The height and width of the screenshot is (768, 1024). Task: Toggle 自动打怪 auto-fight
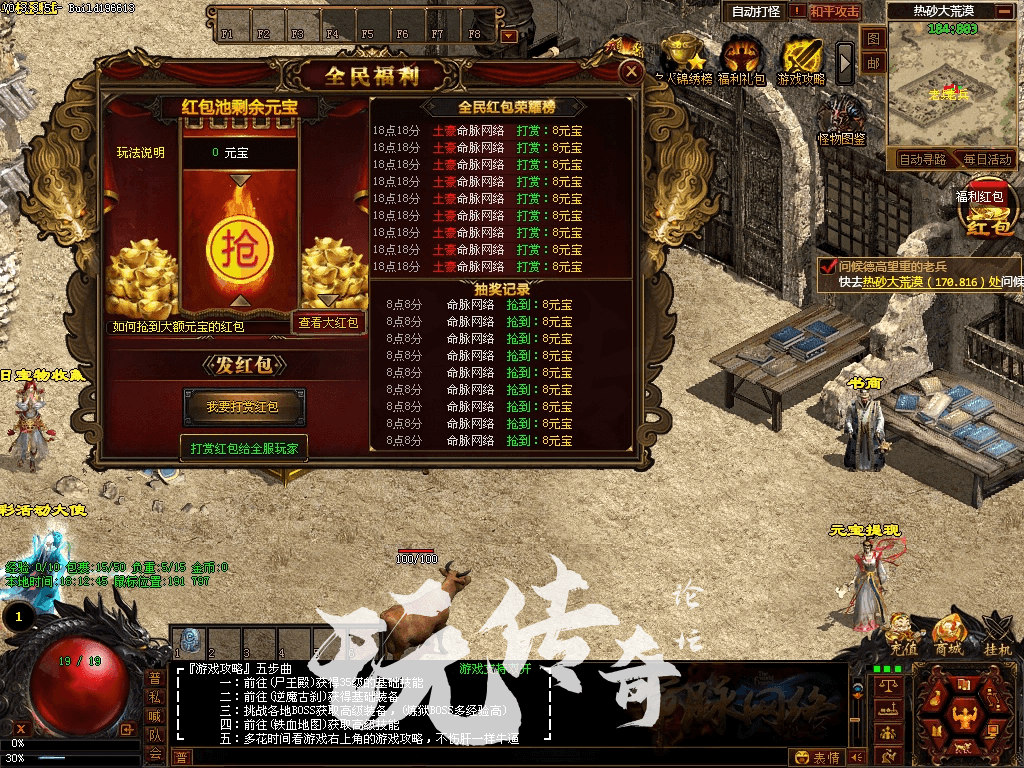tap(756, 12)
